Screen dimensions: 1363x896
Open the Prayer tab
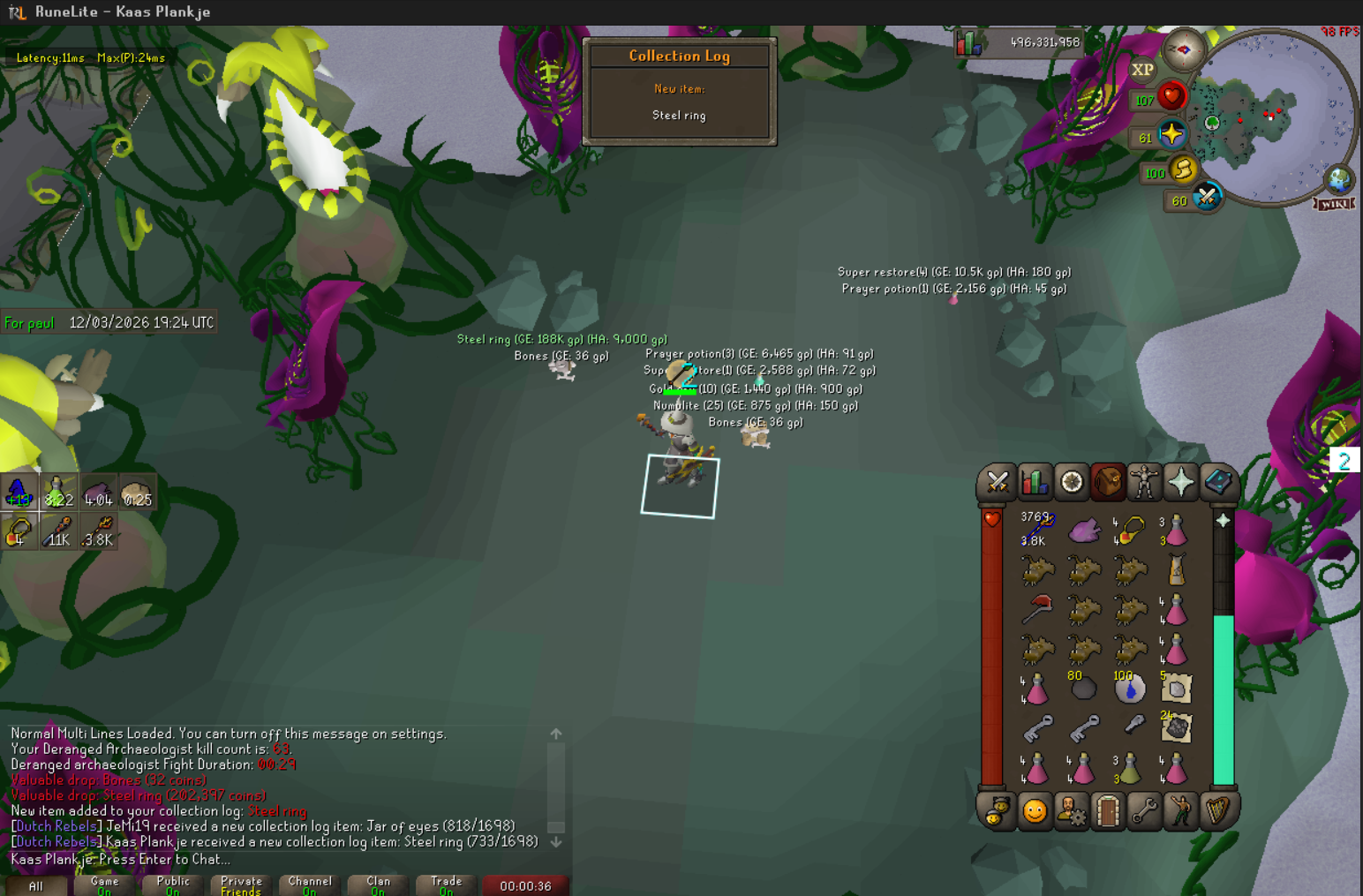pos(1181,482)
